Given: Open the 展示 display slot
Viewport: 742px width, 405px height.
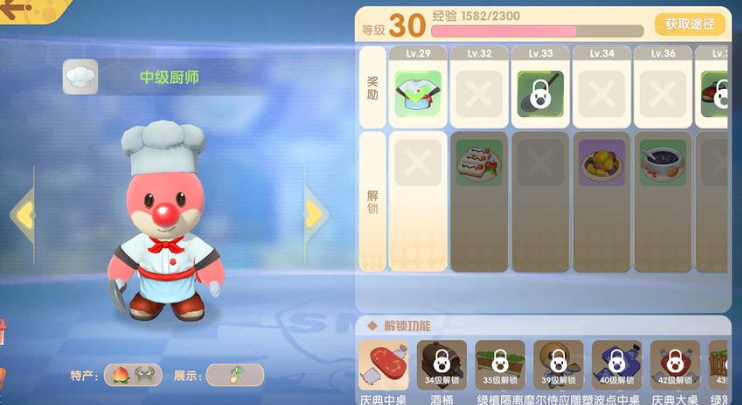Looking at the screenshot, I should pyautogui.click(x=234, y=375).
